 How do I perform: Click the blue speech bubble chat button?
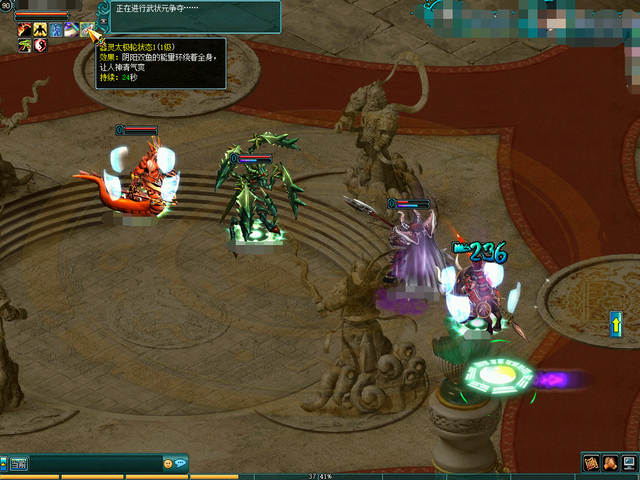click(181, 464)
